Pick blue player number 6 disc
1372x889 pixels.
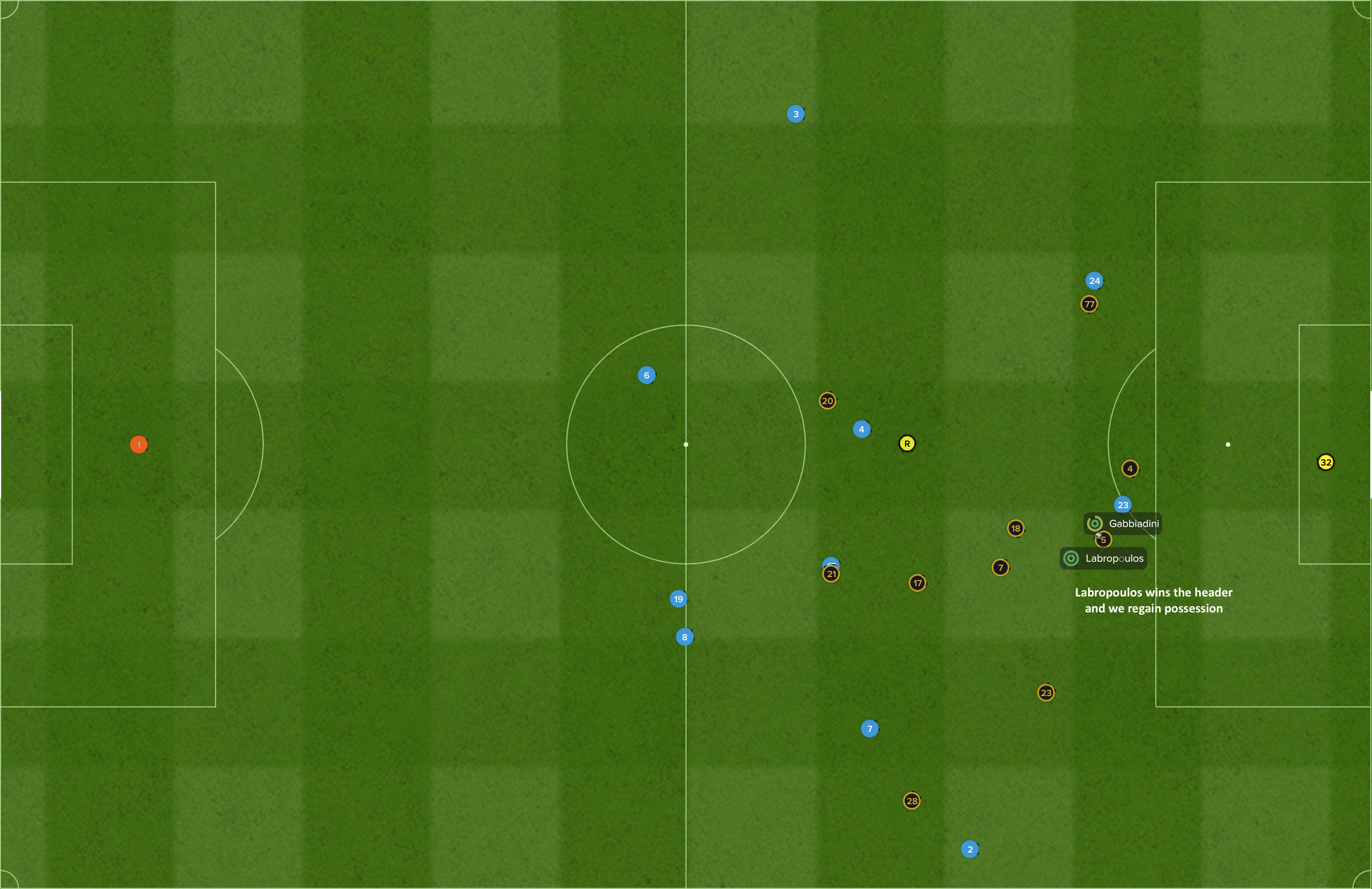pos(646,375)
